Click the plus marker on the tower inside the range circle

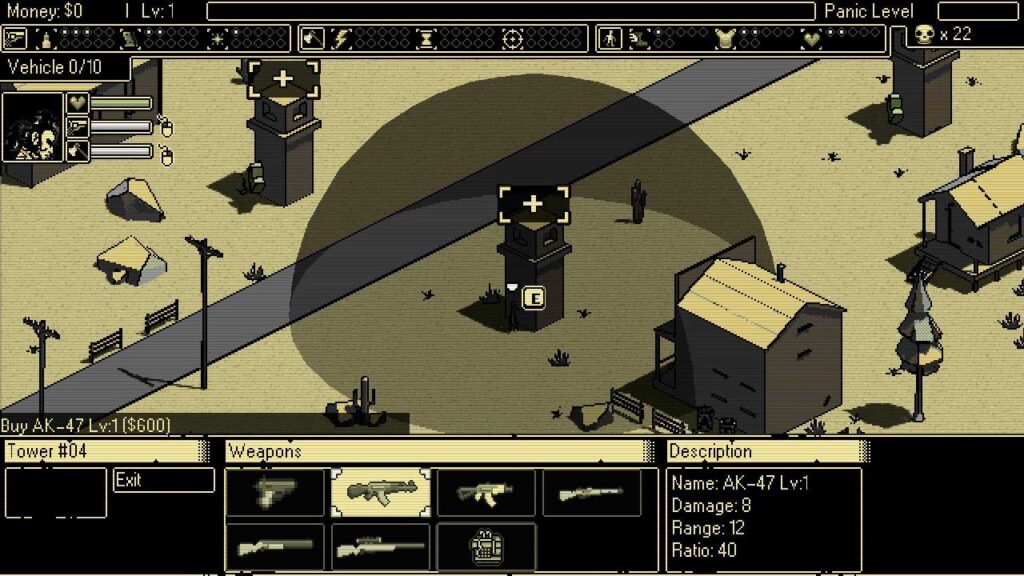(x=533, y=204)
